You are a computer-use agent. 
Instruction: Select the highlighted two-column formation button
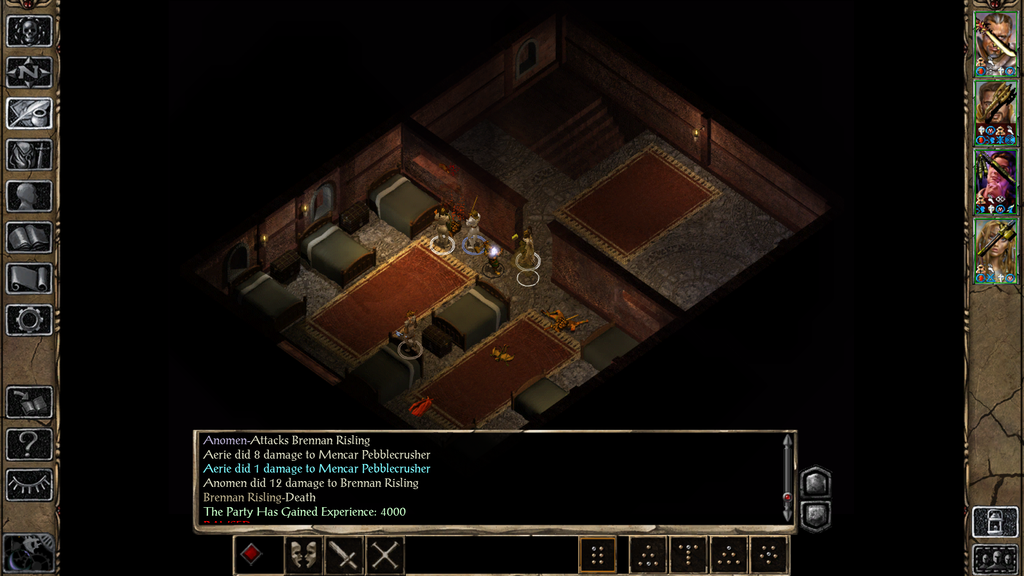pyautogui.click(x=597, y=555)
